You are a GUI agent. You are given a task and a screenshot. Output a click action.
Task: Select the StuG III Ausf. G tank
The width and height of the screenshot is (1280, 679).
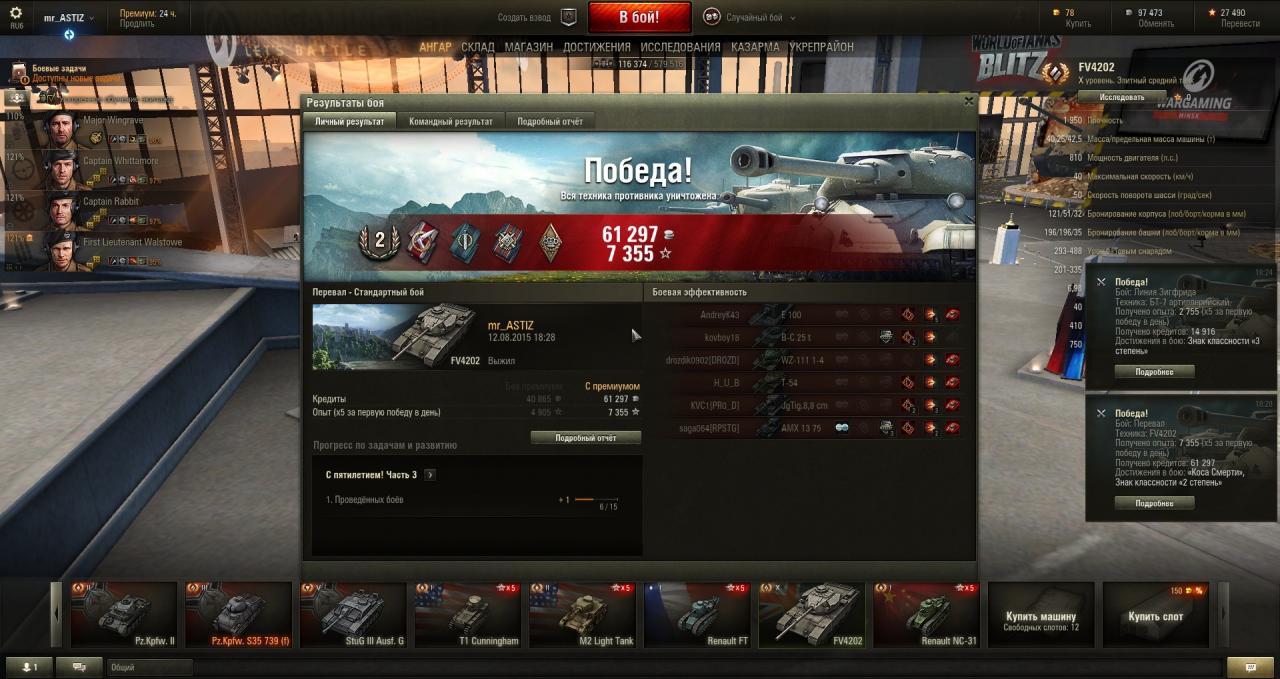point(353,615)
